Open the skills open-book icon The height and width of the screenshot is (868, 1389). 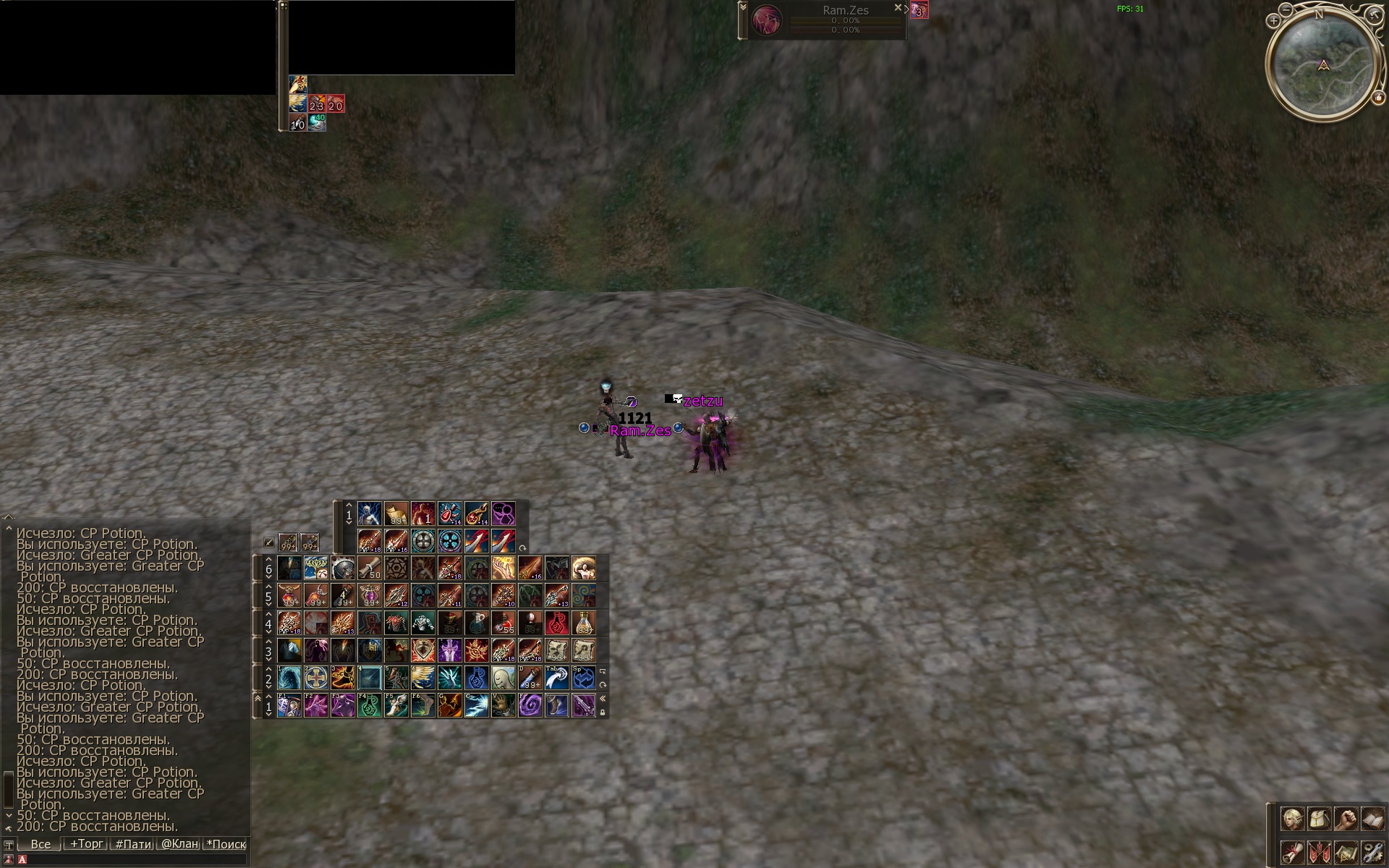[1372, 820]
